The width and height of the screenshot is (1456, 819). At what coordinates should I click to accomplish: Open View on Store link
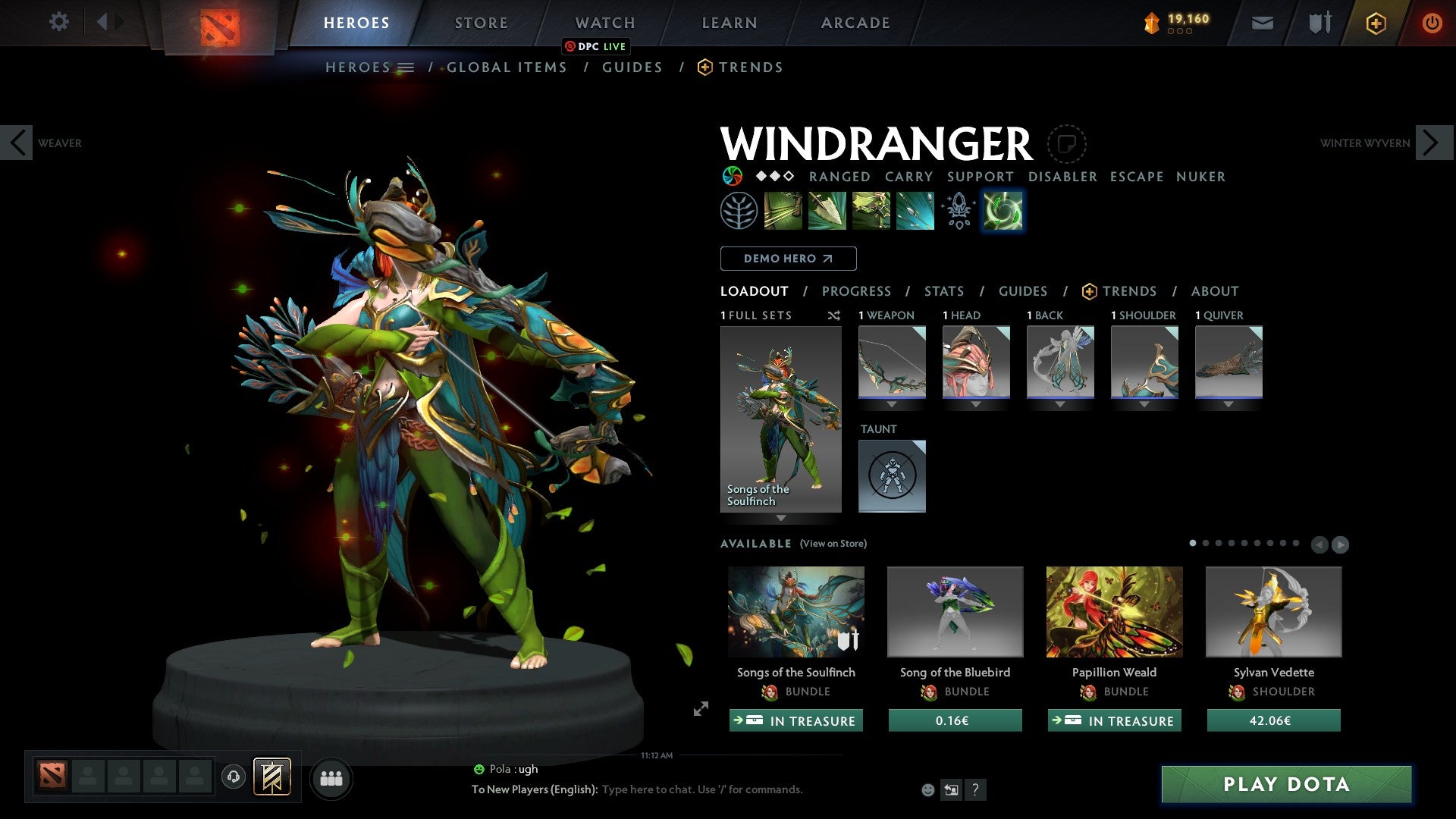[x=833, y=544]
